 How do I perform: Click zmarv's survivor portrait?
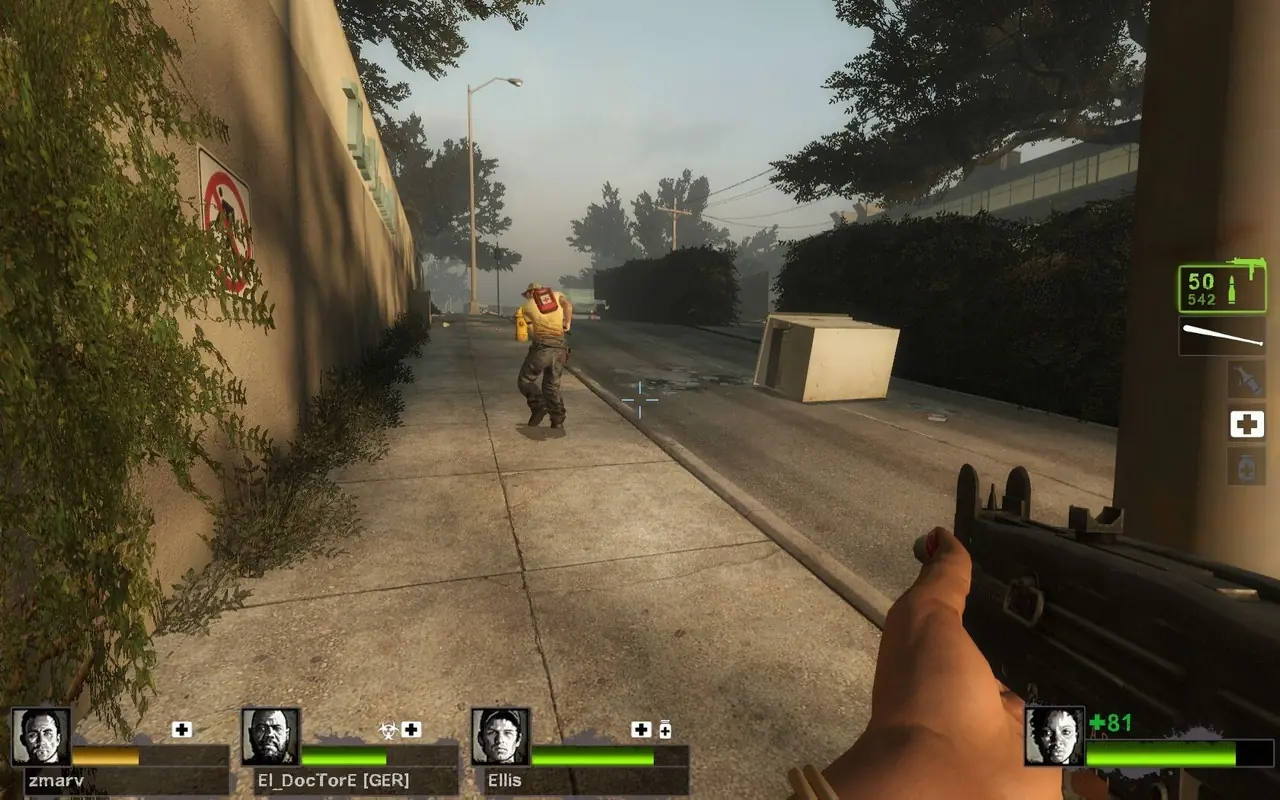pyautogui.click(x=41, y=737)
